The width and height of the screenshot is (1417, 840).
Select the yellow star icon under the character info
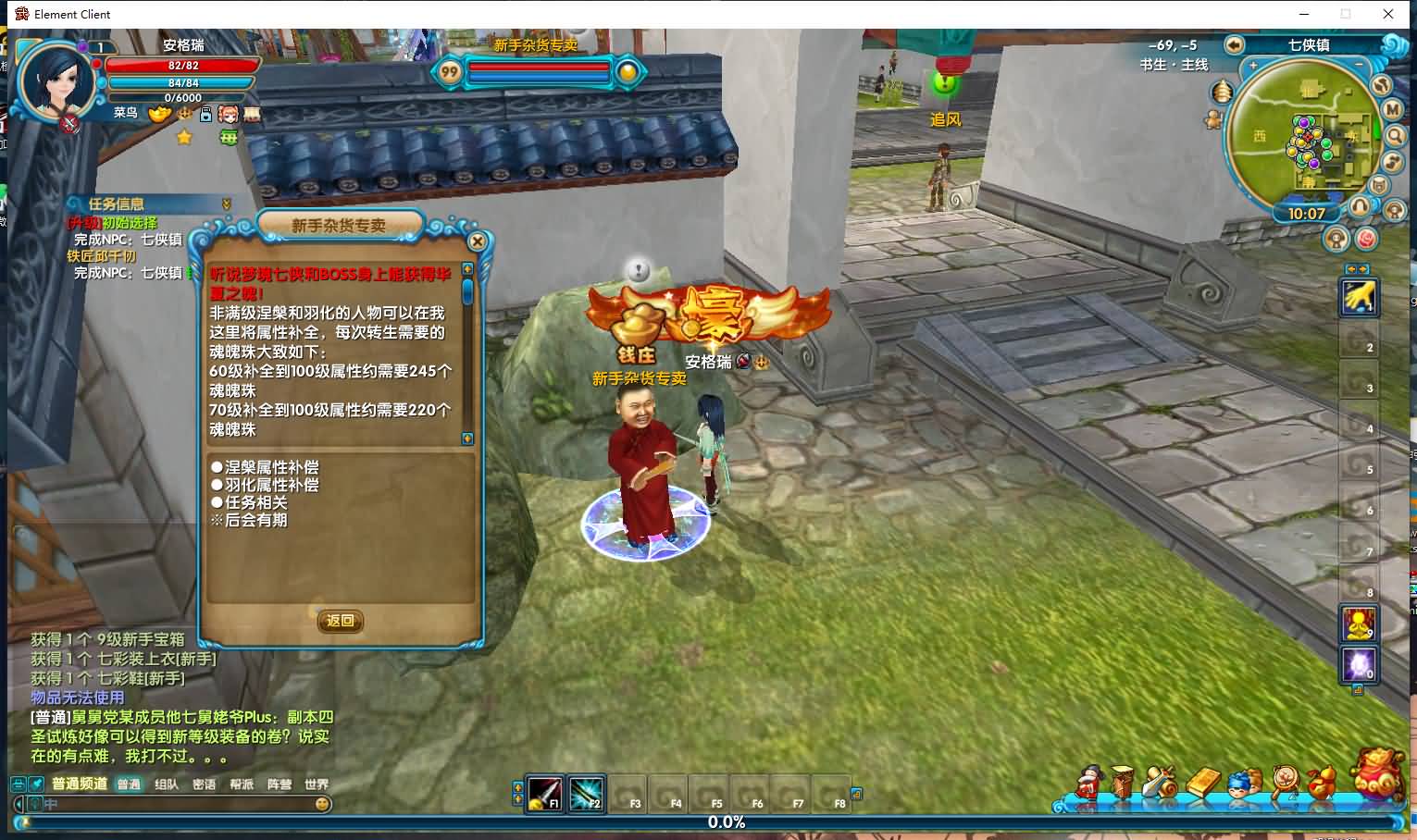pos(182,137)
